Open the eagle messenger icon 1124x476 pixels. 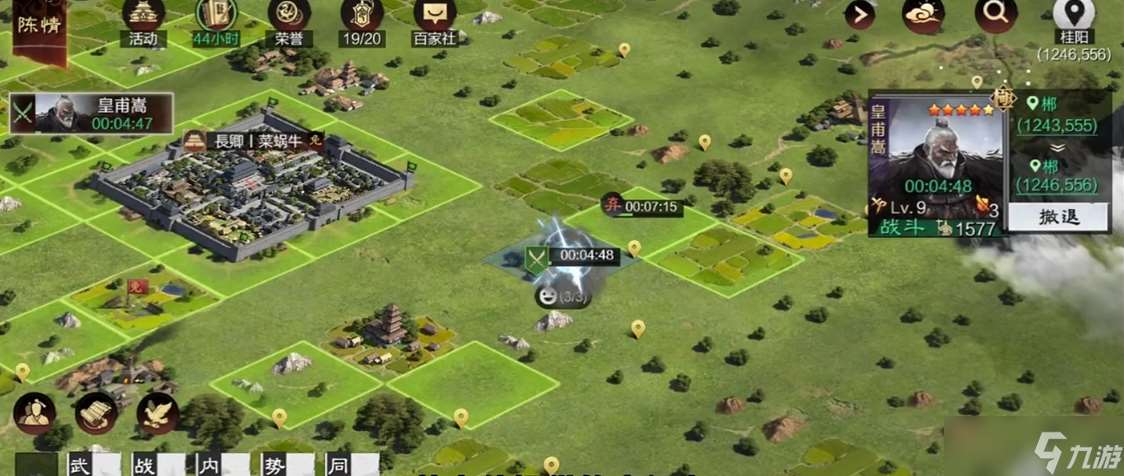(157, 414)
